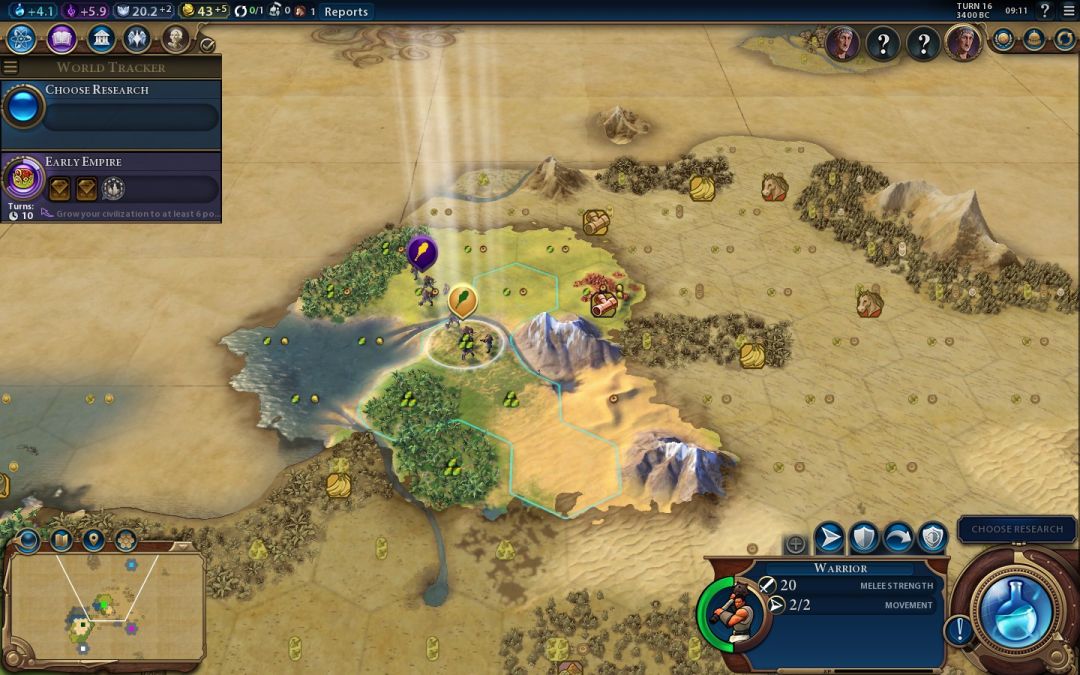This screenshot has height=675, width=1080.
Task: Select the Warrior unit portrait
Action: point(737,611)
